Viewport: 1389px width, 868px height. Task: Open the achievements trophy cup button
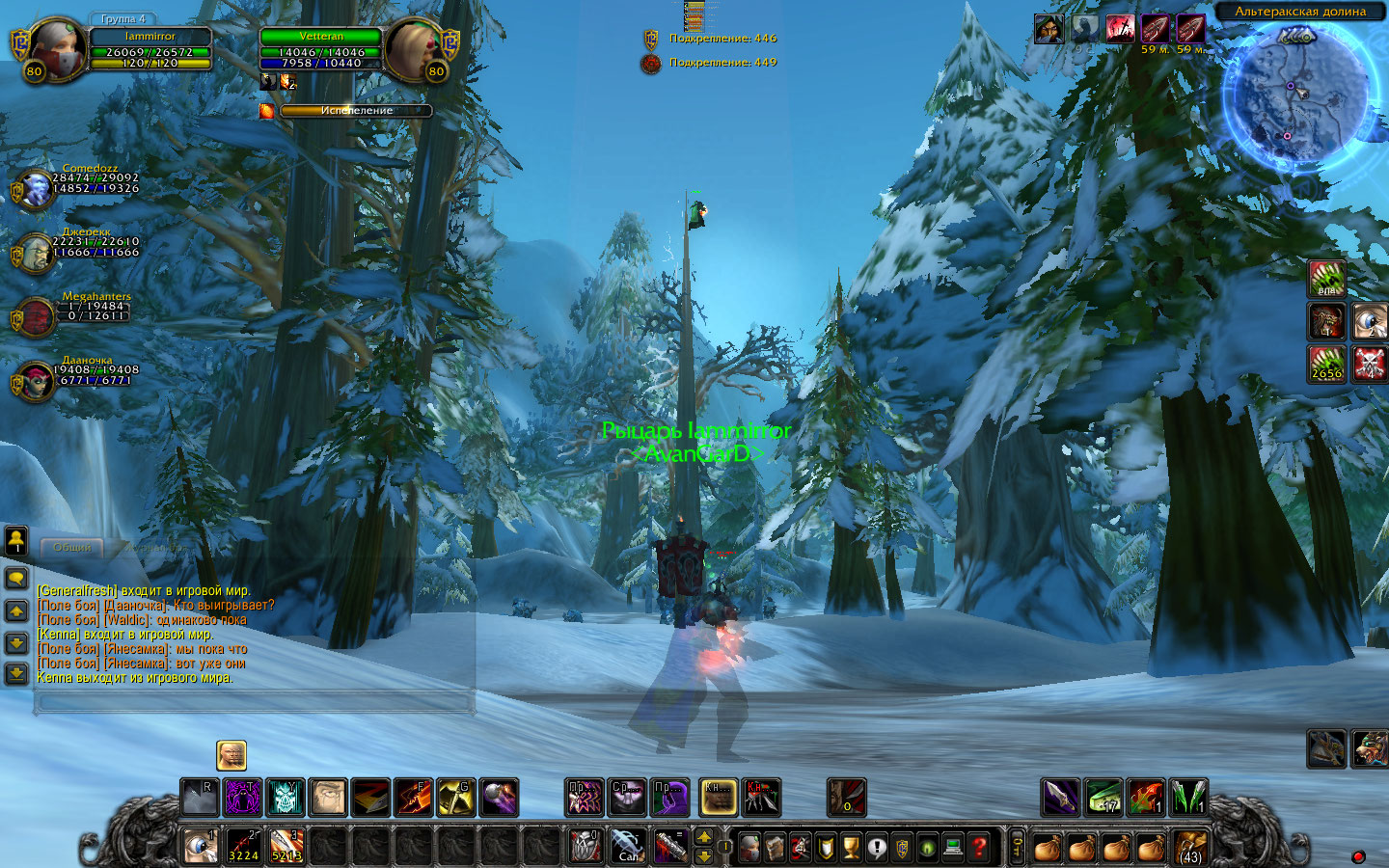click(851, 847)
